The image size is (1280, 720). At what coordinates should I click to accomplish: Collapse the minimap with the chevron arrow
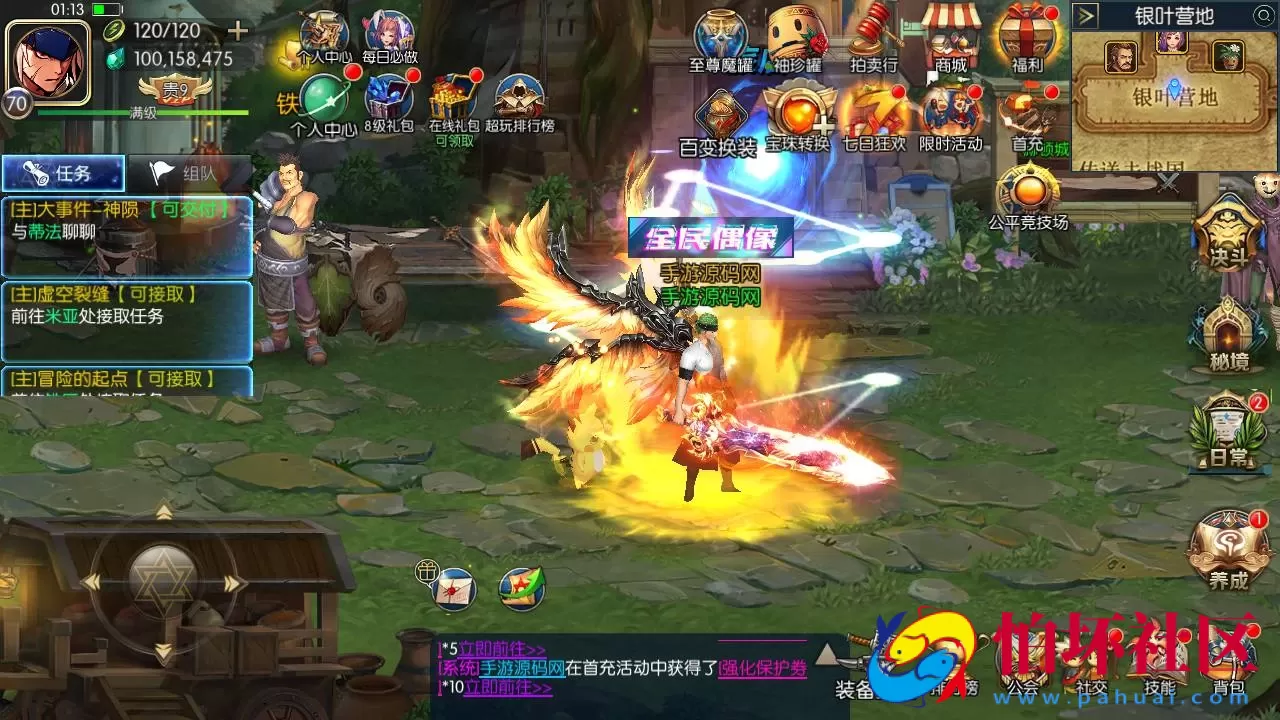1083,14
